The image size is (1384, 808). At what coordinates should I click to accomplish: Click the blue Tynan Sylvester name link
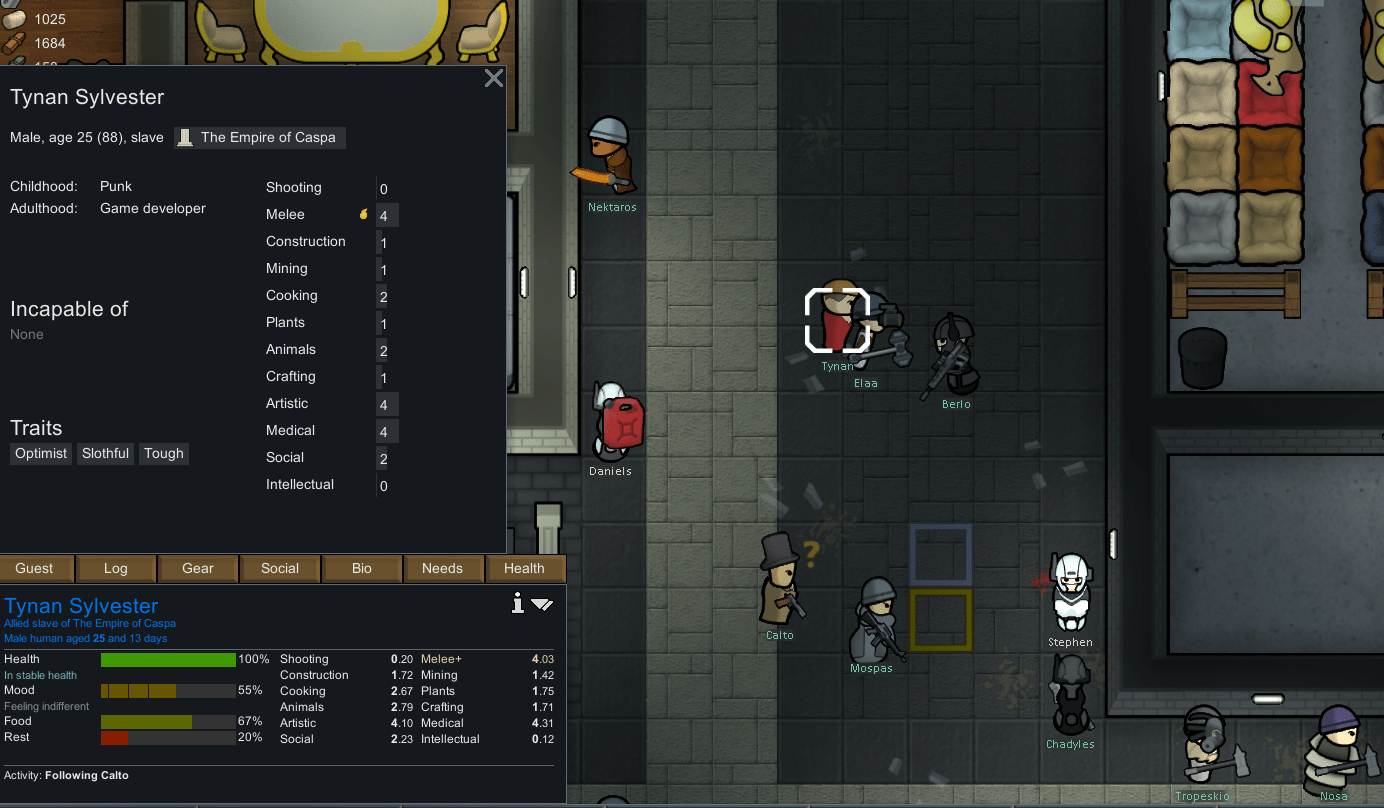point(81,605)
